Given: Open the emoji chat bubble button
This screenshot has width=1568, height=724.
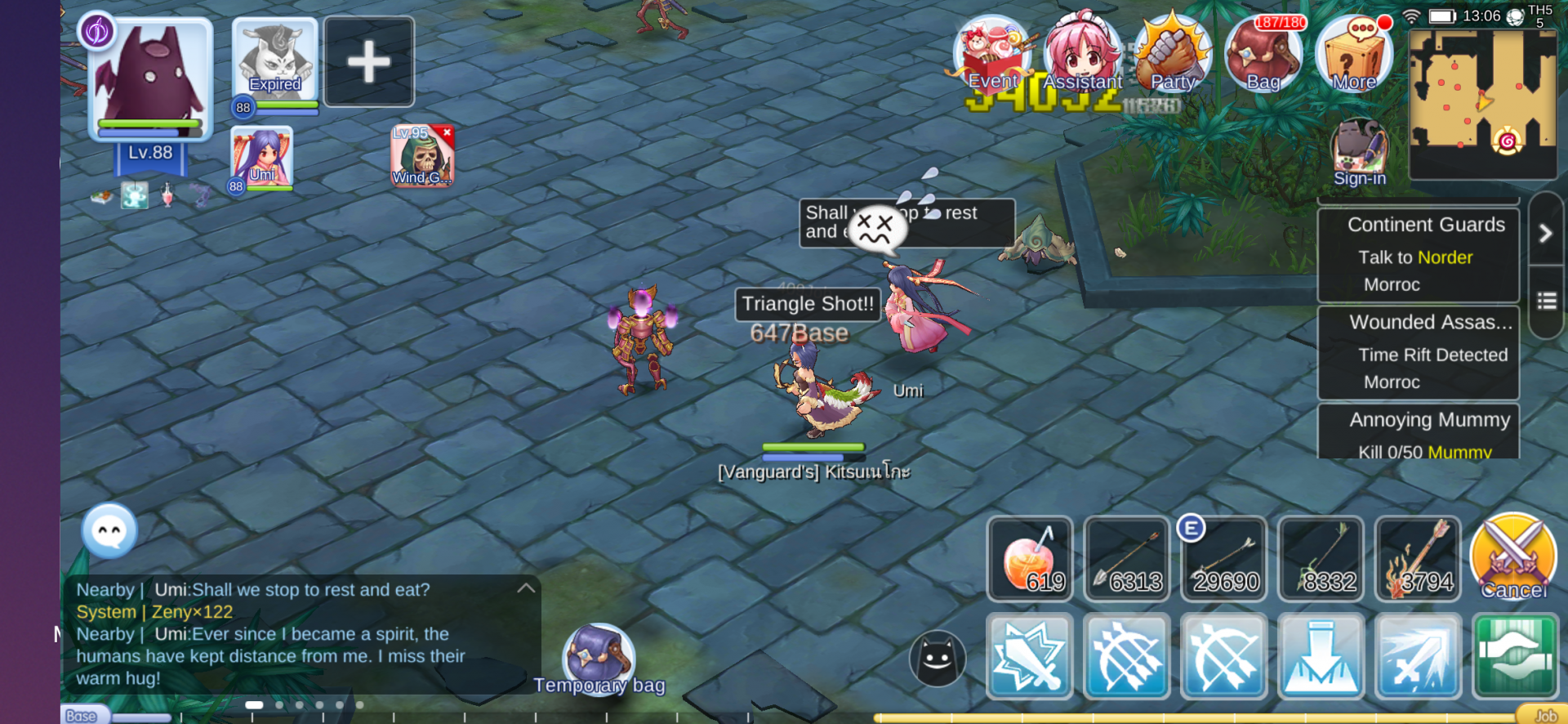Looking at the screenshot, I should pos(109,531).
